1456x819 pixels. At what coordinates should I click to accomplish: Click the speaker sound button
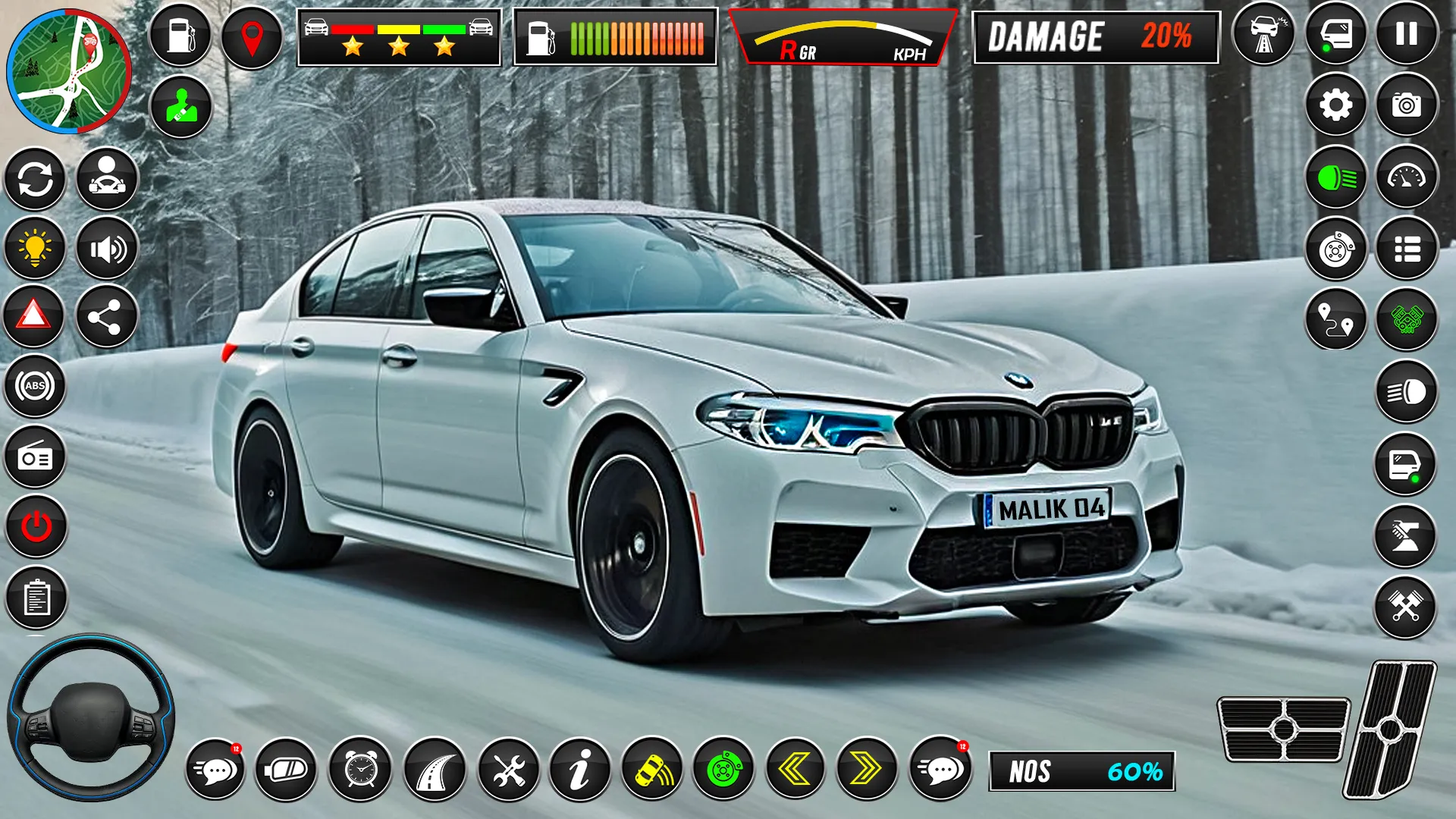[107, 249]
